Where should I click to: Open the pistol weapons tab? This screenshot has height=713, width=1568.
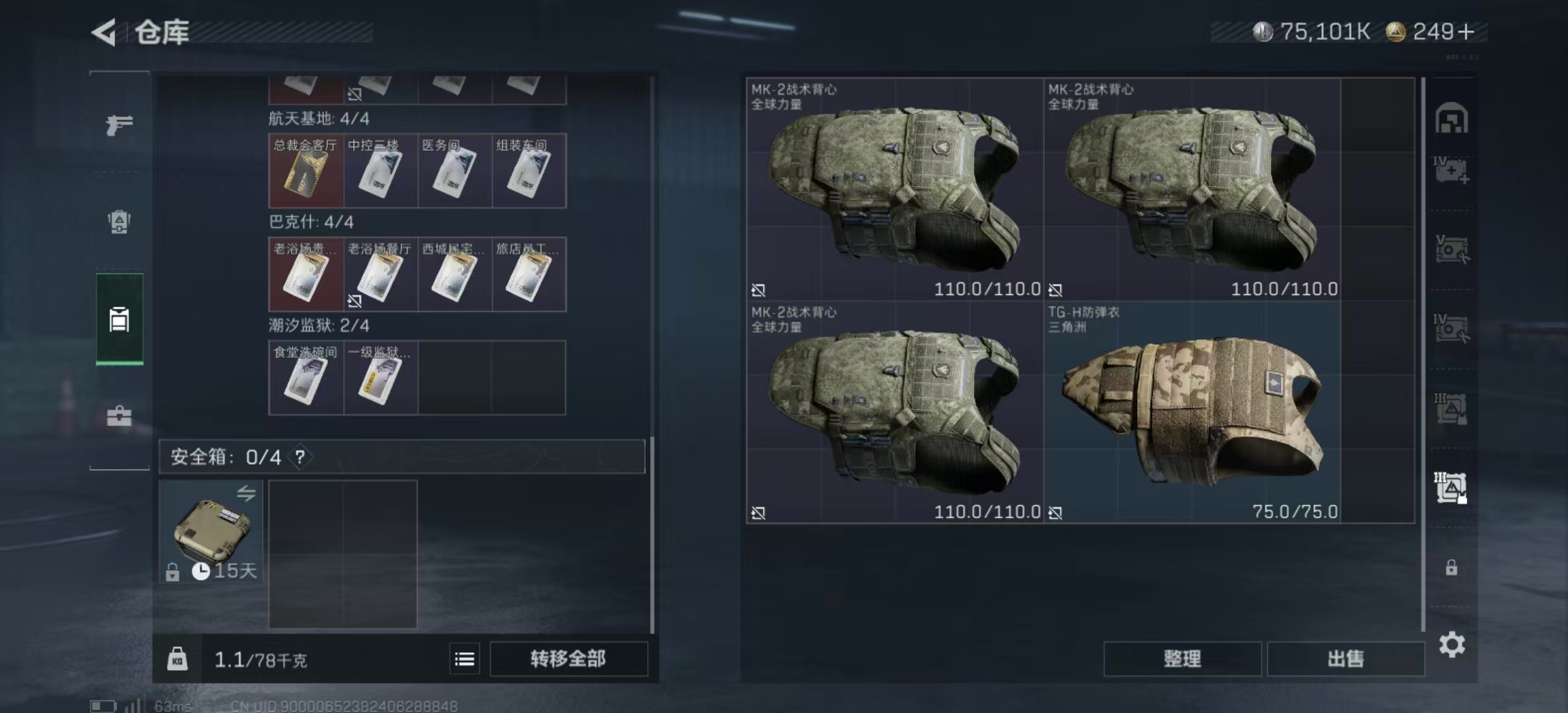pyautogui.click(x=119, y=125)
